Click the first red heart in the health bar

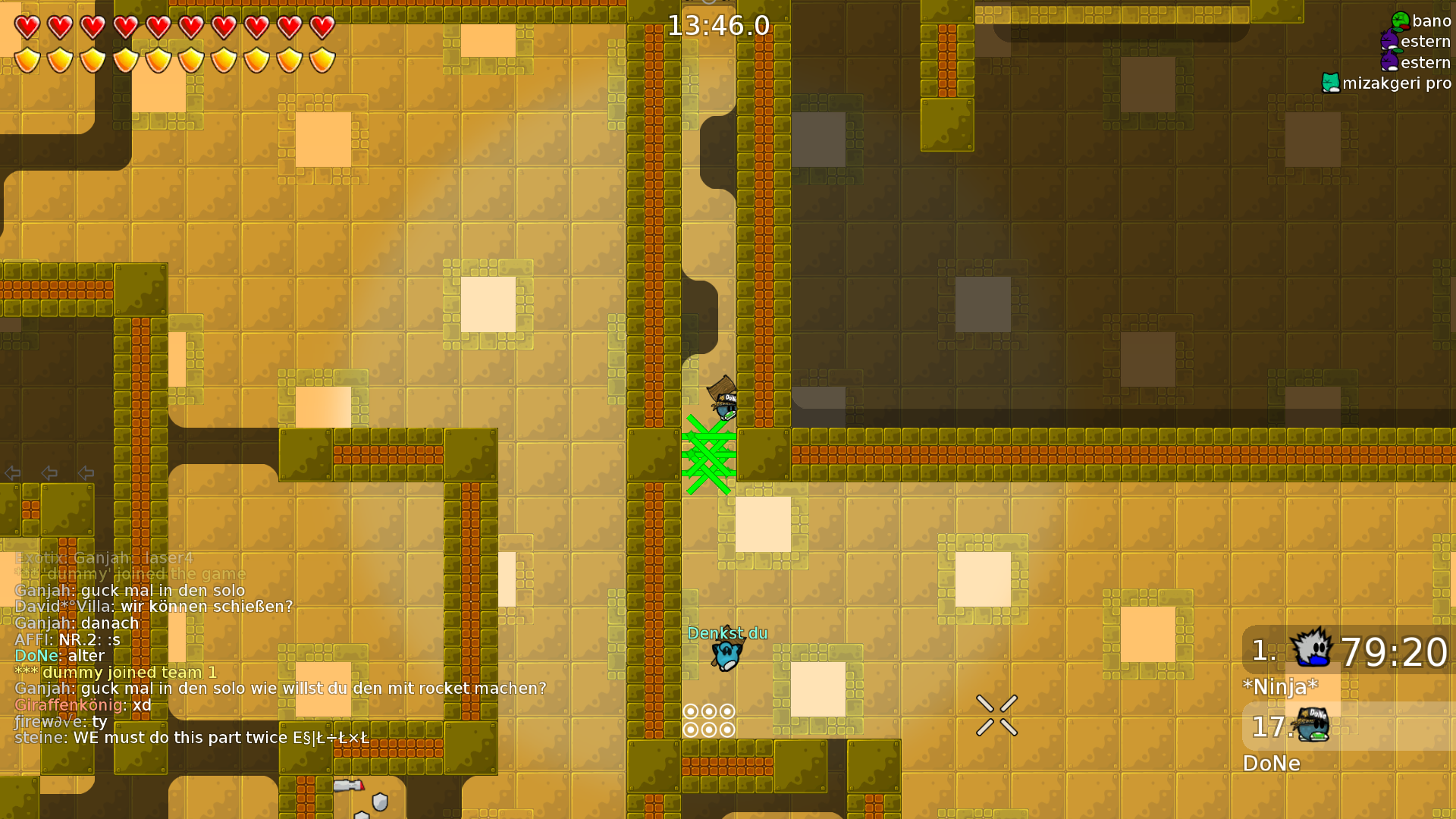(27, 27)
